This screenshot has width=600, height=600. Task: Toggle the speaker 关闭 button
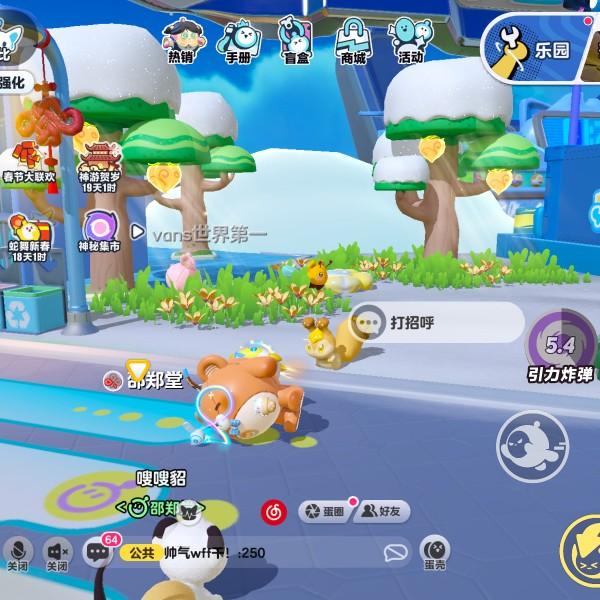58,553
